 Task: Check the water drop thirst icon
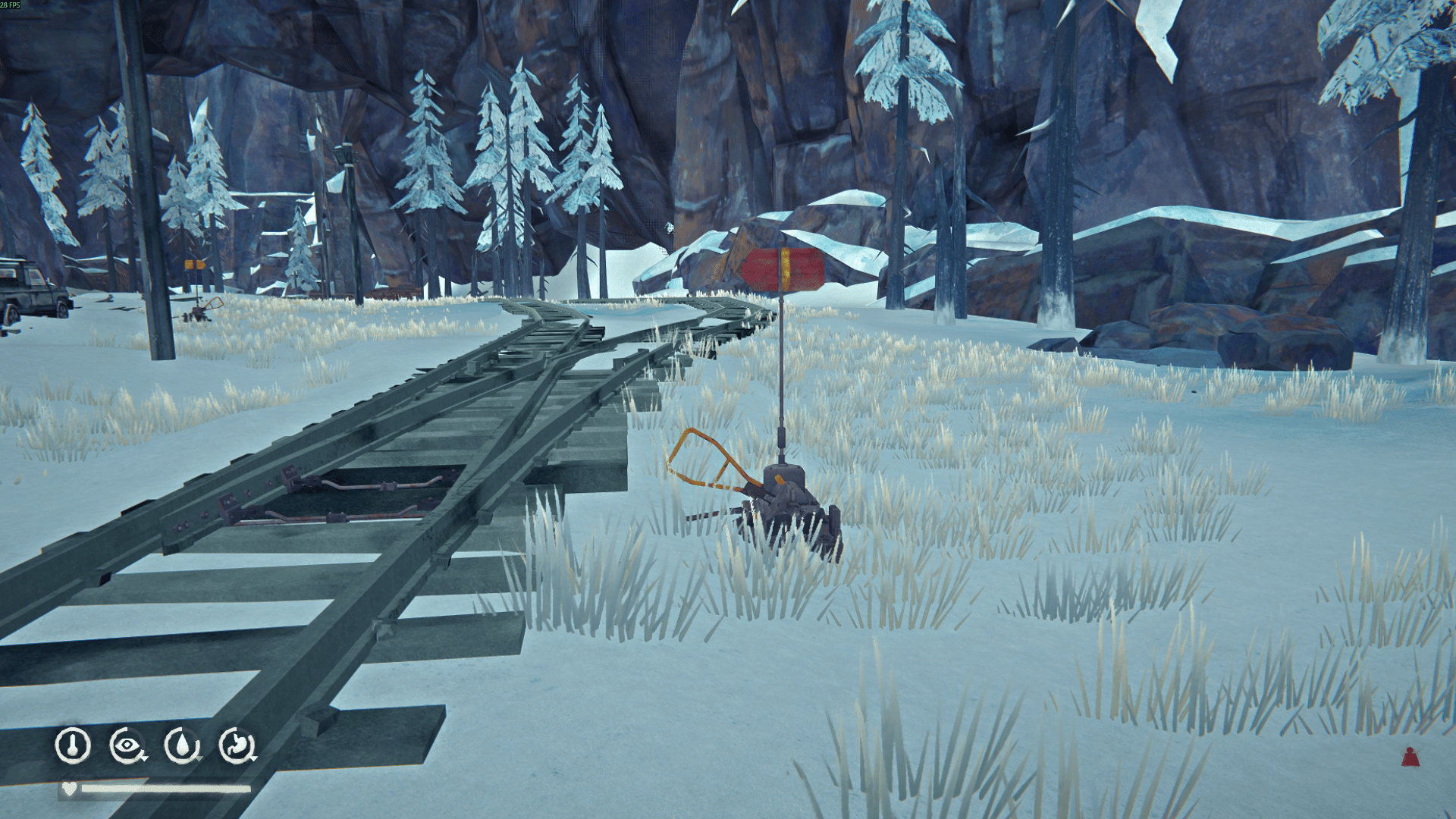182,745
